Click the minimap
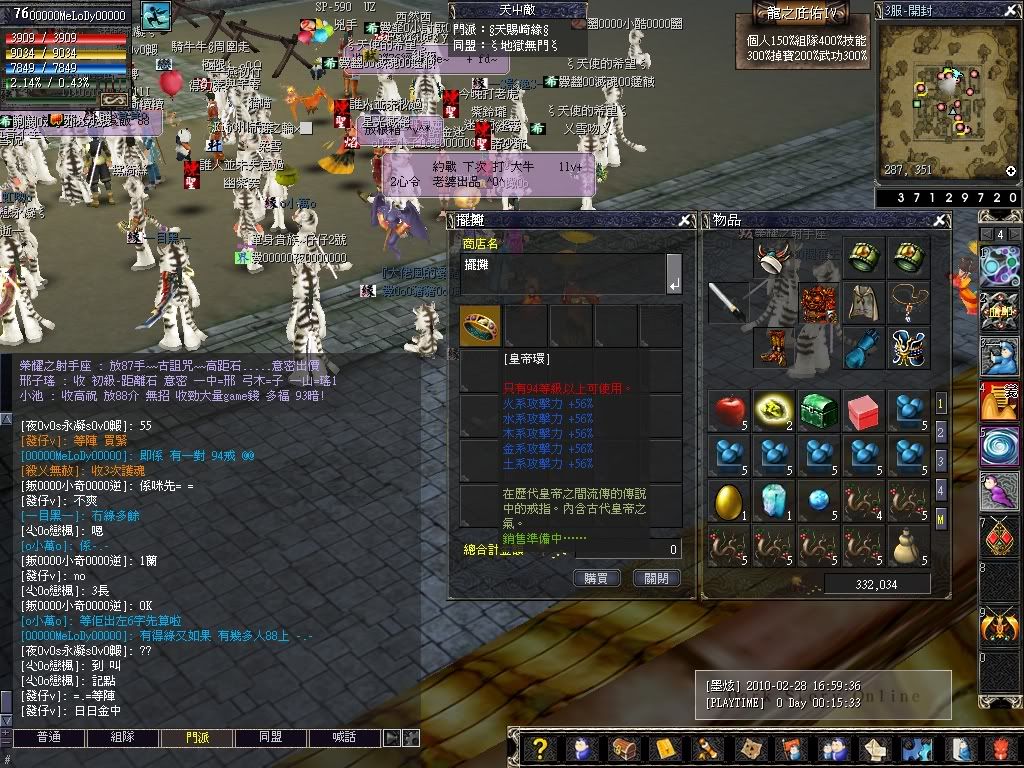Screen dimensions: 1024x768 947,100
